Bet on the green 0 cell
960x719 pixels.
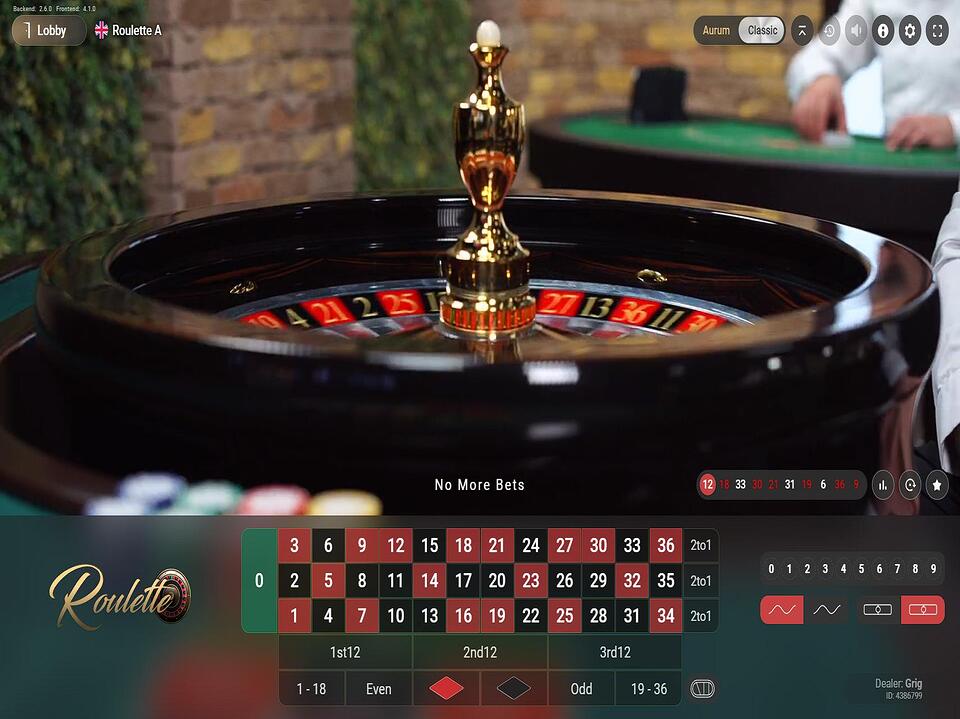tap(259, 581)
